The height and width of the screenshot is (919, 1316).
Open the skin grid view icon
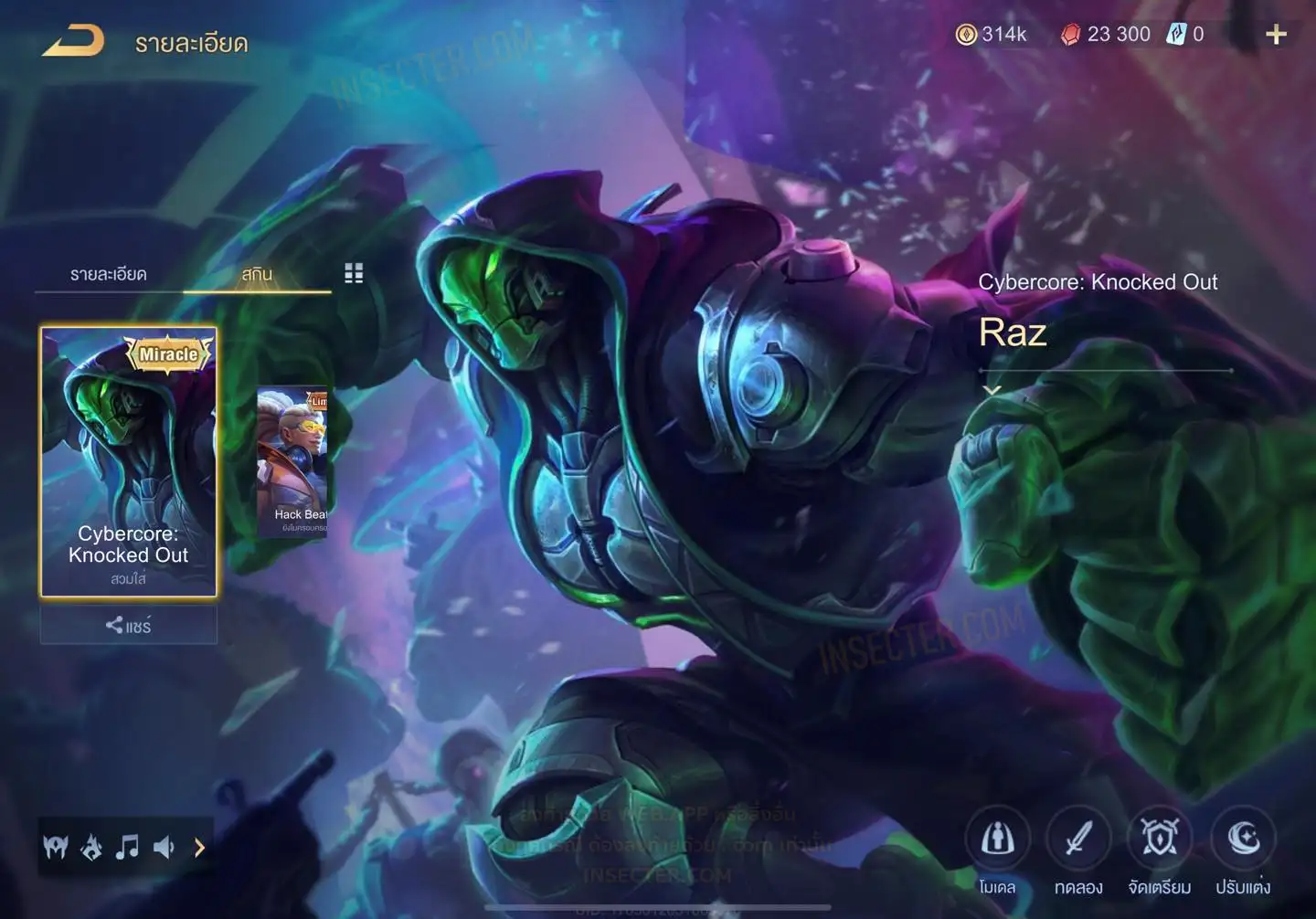pyautogui.click(x=354, y=273)
